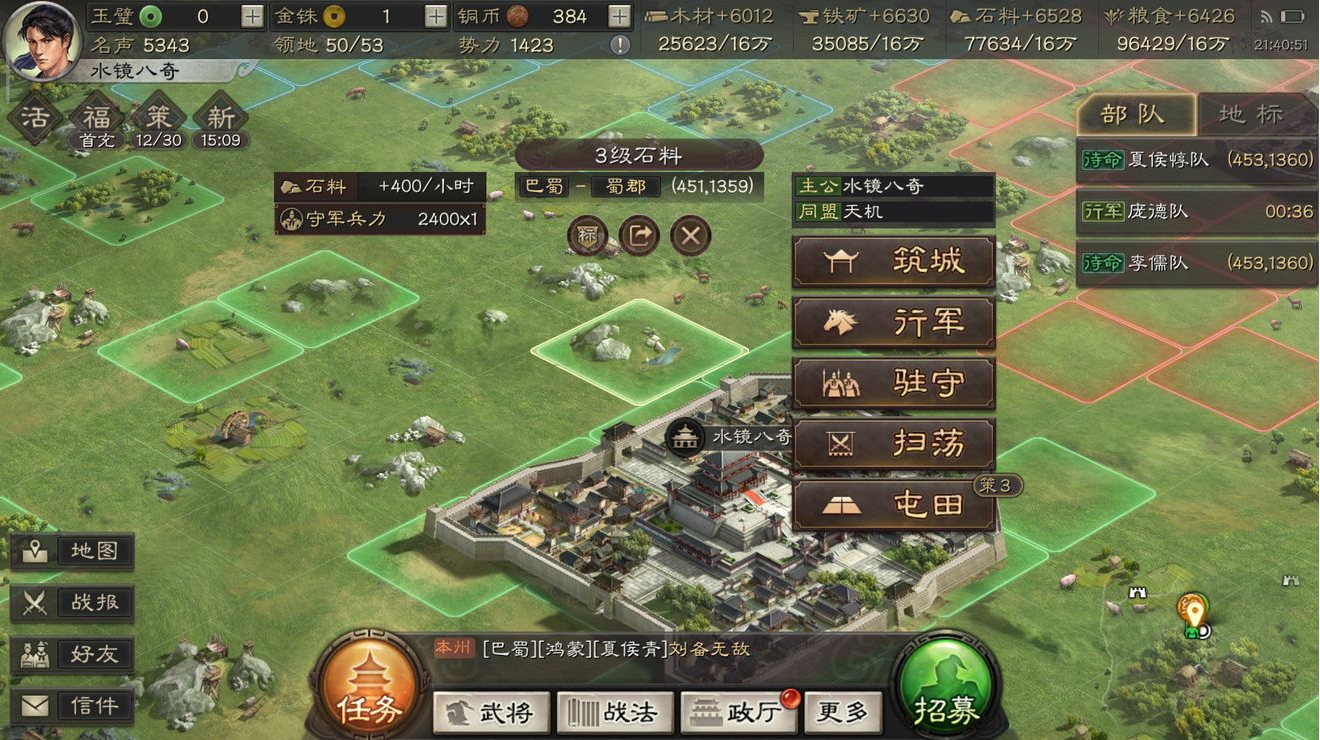Viewport: 1320px width, 740px height.
Task: Open the 武将 generals menu
Action: coord(491,712)
